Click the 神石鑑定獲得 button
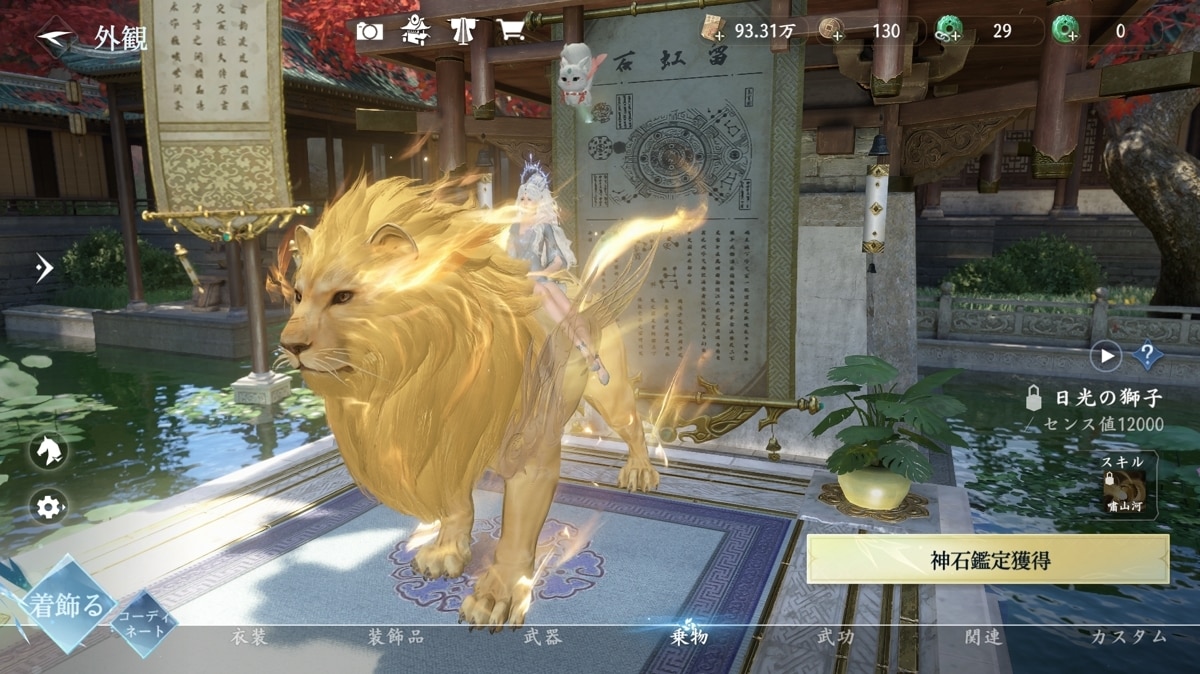1200x674 pixels. 988,560
